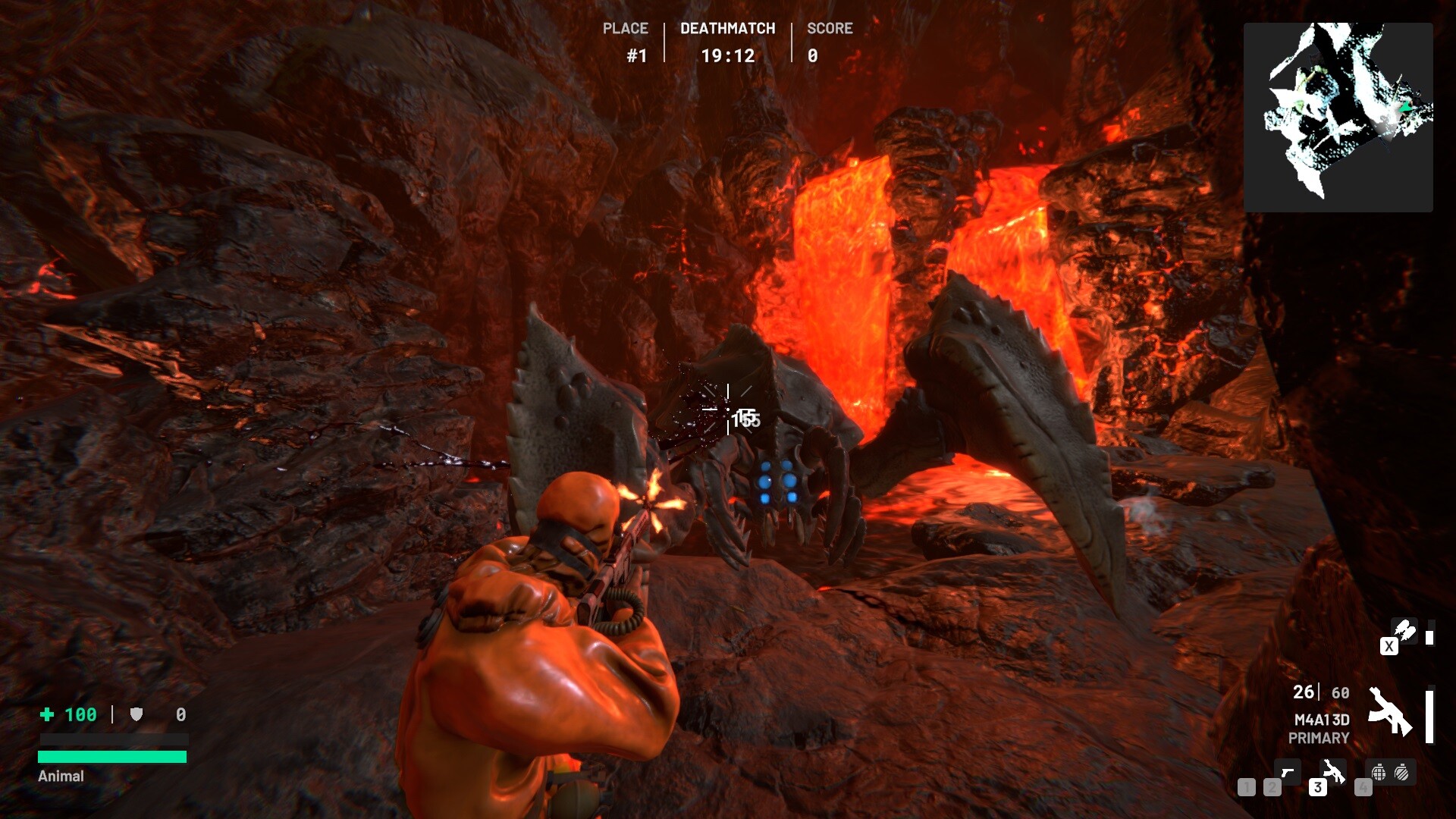Viewport: 1456px width, 819px height.
Task: Toggle weapon slot 1 keybind square
Action: (1247, 787)
